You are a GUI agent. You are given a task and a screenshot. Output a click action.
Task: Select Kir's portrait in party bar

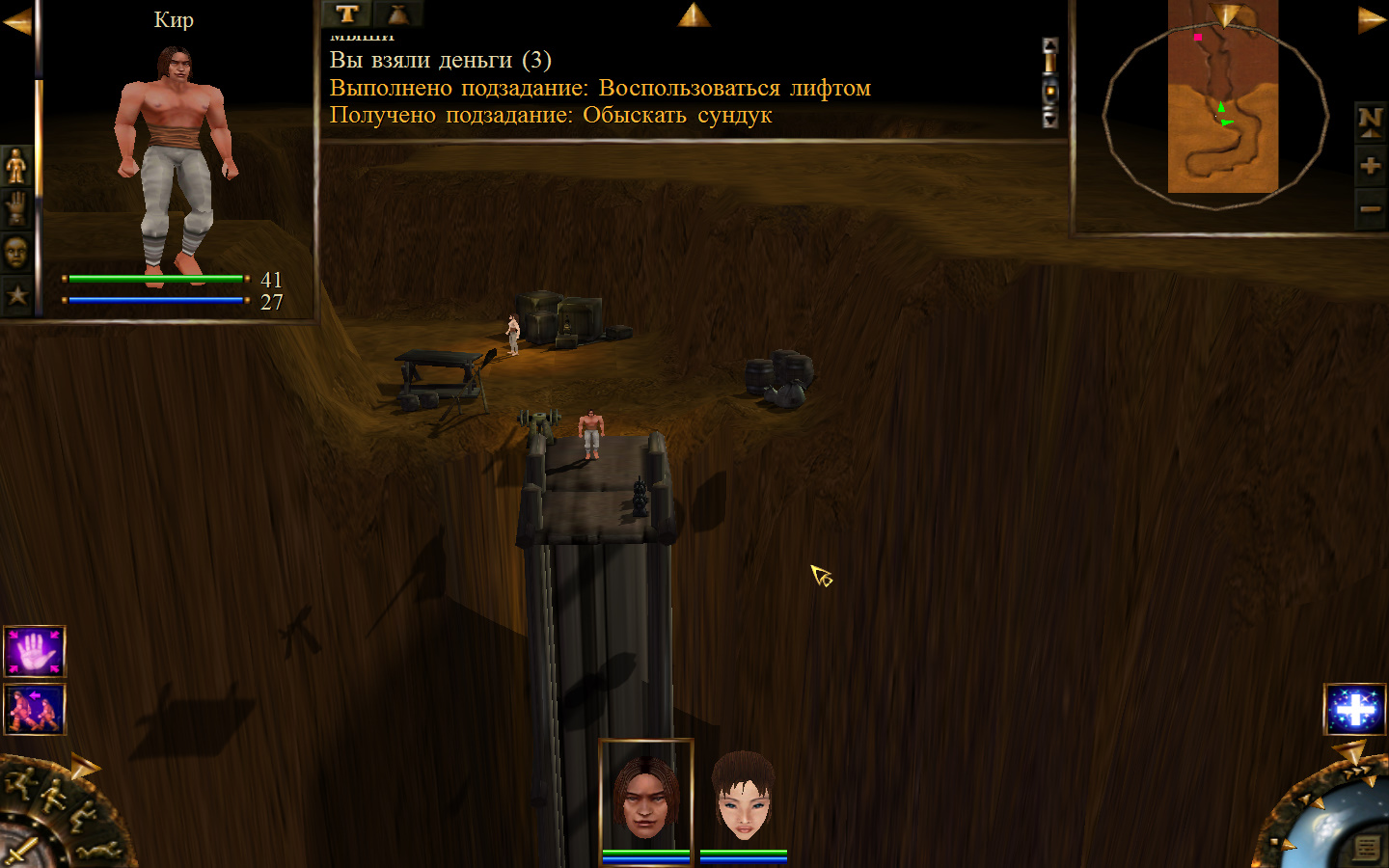(x=645, y=799)
